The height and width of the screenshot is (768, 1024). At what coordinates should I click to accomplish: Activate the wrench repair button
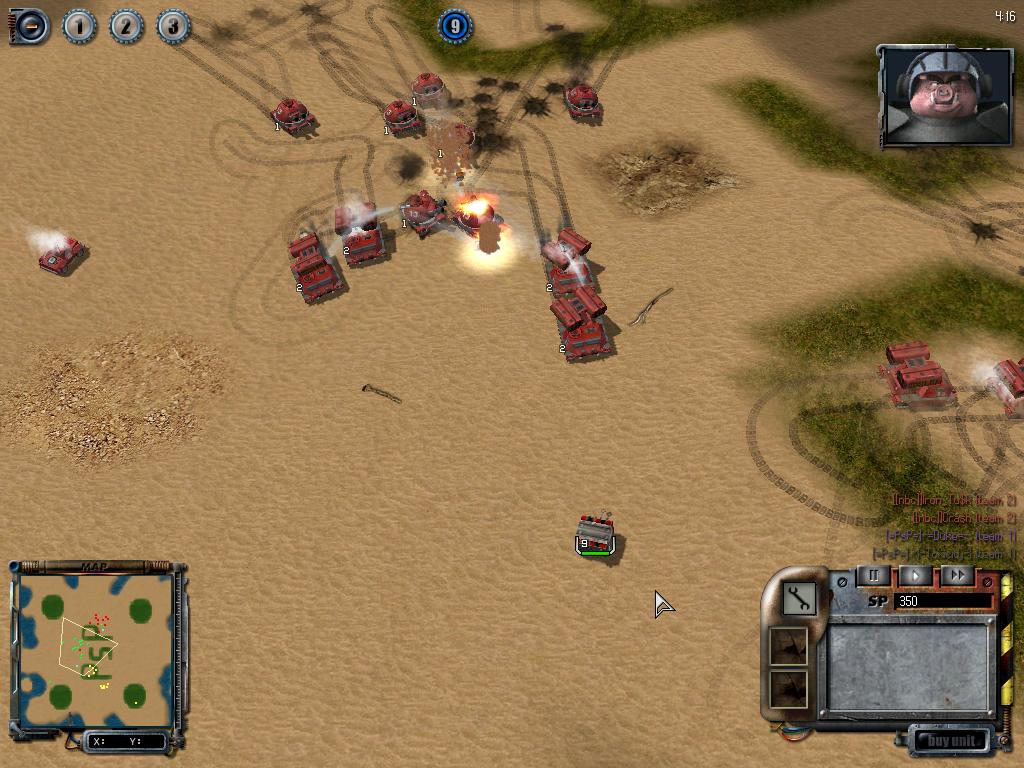(x=799, y=599)
